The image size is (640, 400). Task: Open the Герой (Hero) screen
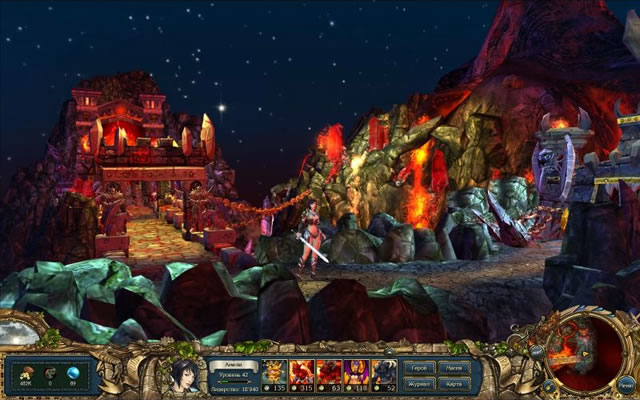click(417, 368)
